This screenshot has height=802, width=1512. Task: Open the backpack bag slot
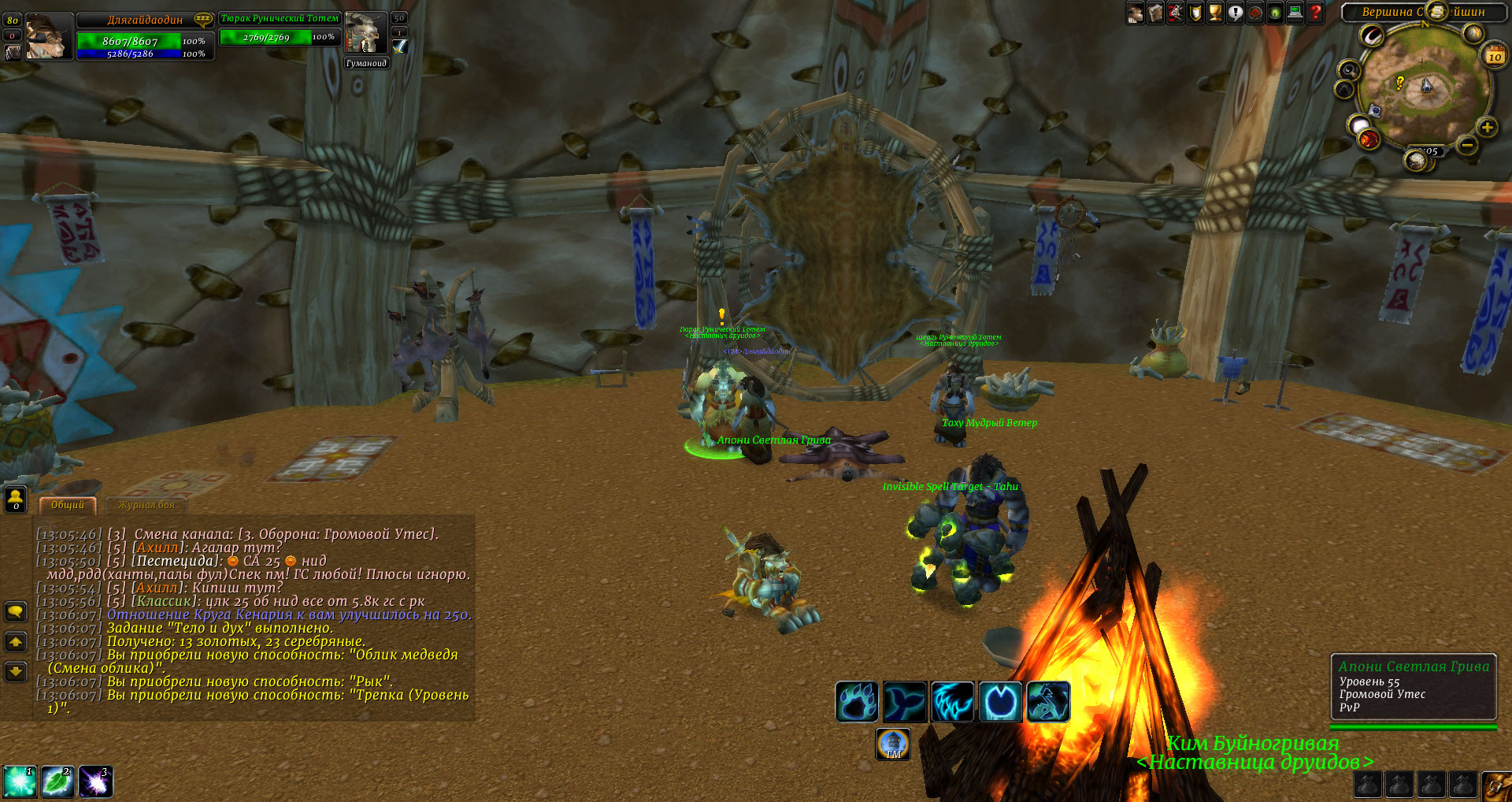point(1496,785)
